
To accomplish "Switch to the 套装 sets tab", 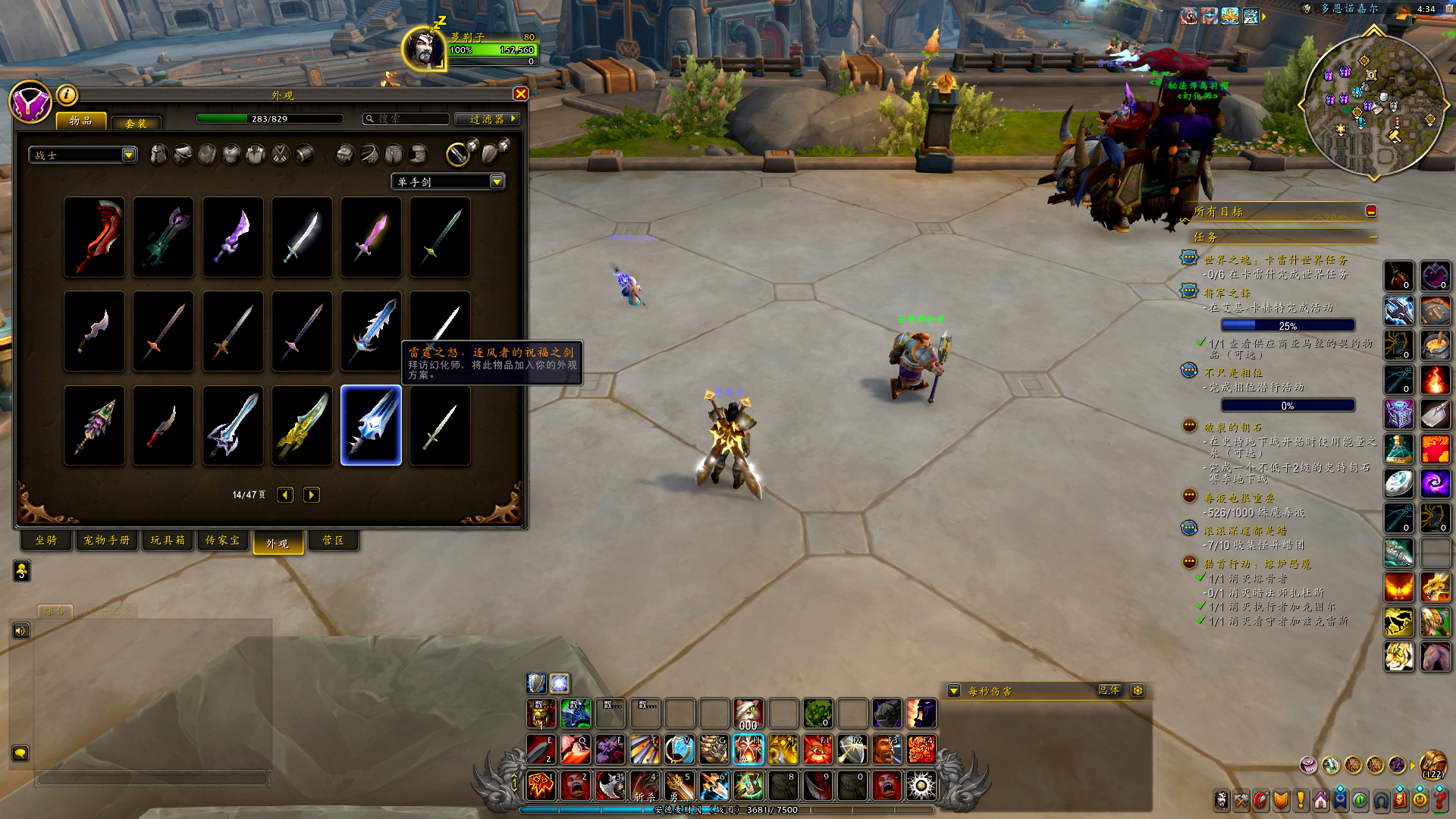I will click(136, 123).
